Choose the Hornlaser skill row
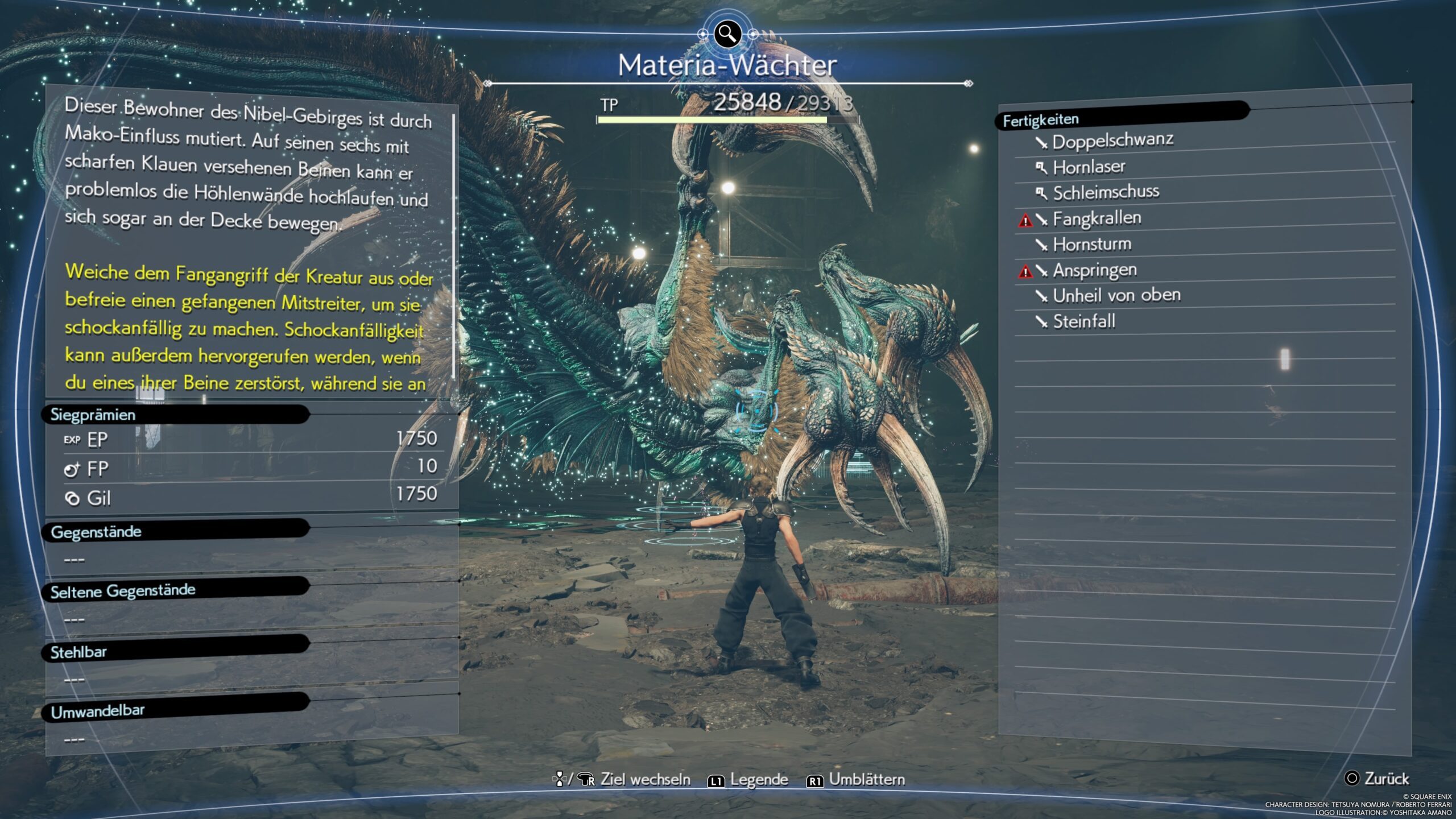 click(x=1089, y=167)
